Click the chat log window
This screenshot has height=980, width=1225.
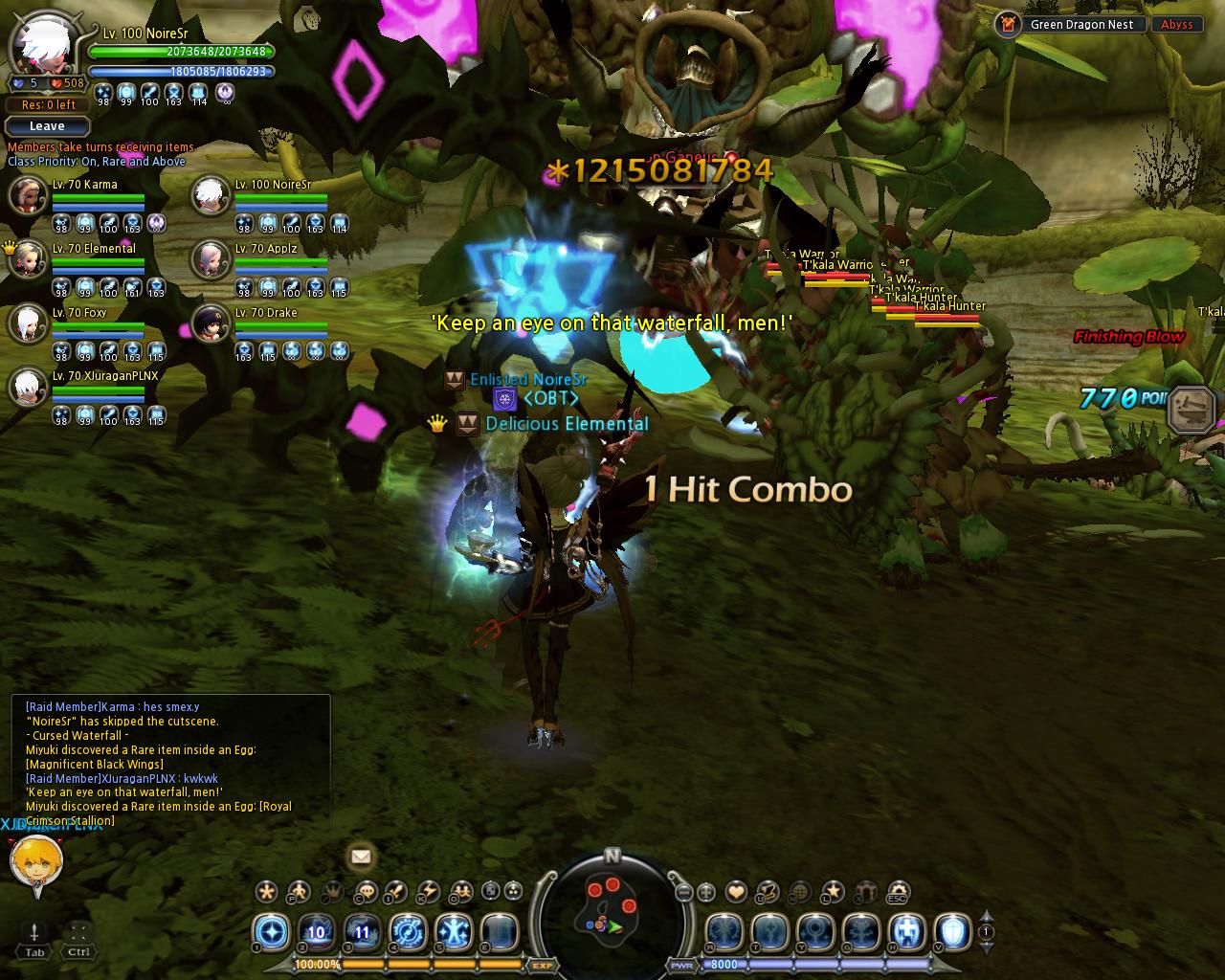[x=170, y=757]
